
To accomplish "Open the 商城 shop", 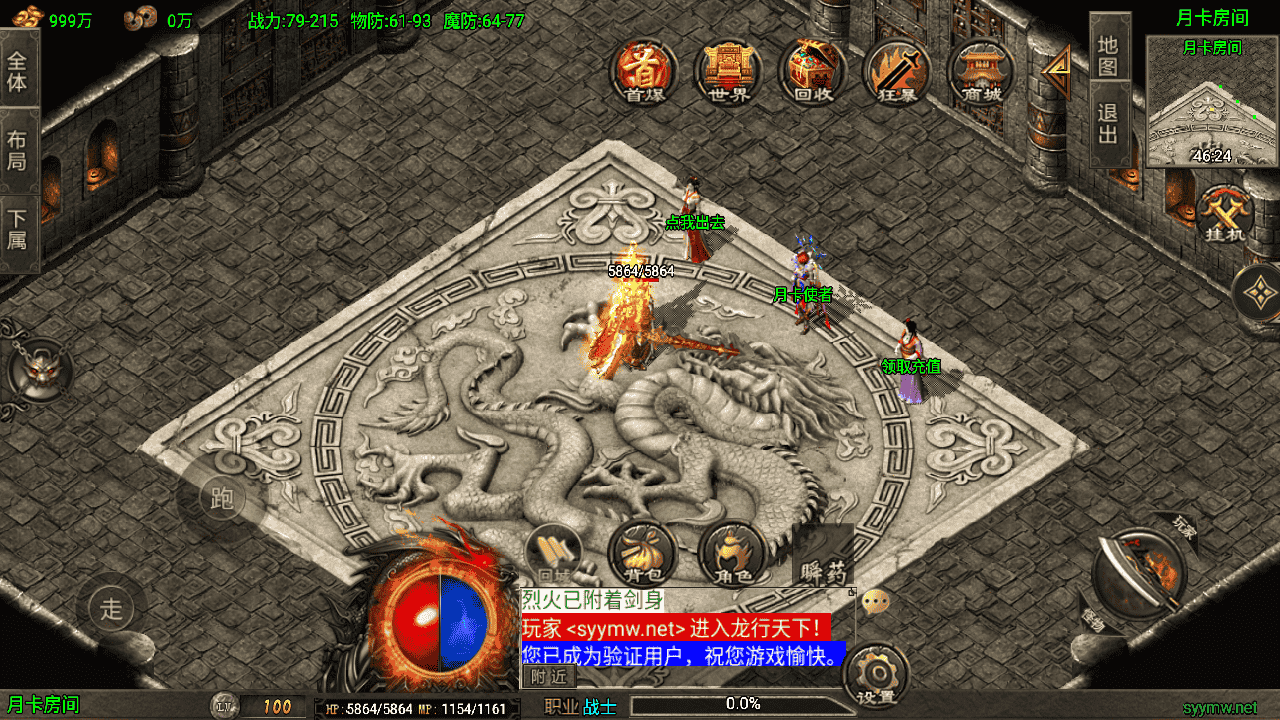I will tap(981, 71).
